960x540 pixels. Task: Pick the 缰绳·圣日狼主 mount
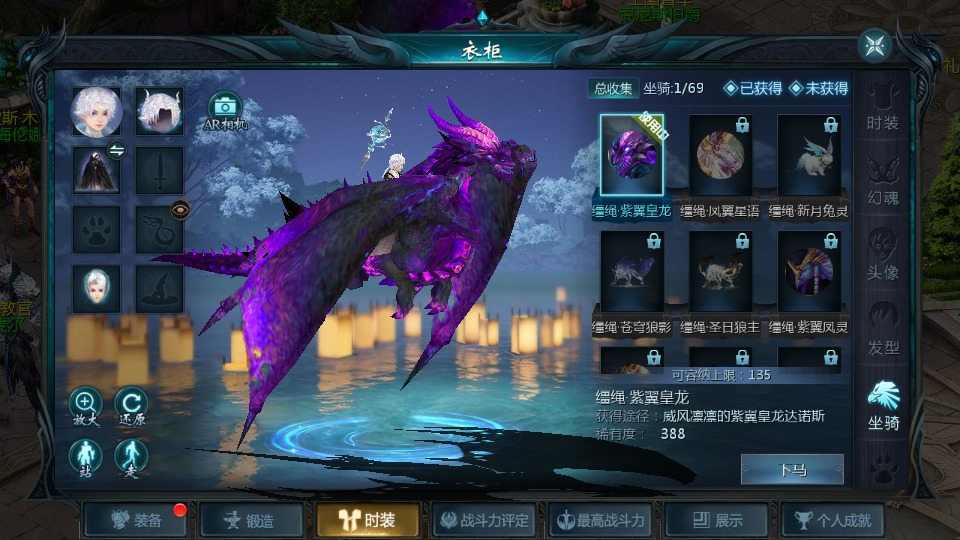coord(720,272)
